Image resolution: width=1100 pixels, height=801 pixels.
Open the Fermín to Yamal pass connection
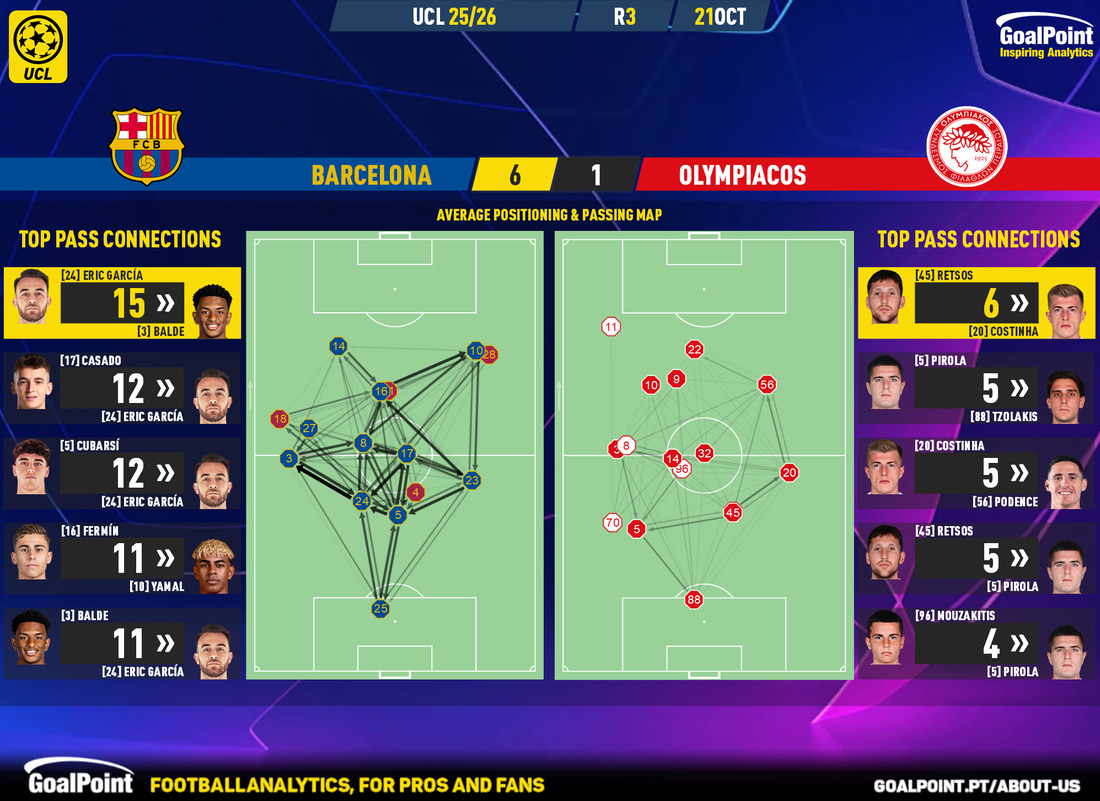[121, 558]
